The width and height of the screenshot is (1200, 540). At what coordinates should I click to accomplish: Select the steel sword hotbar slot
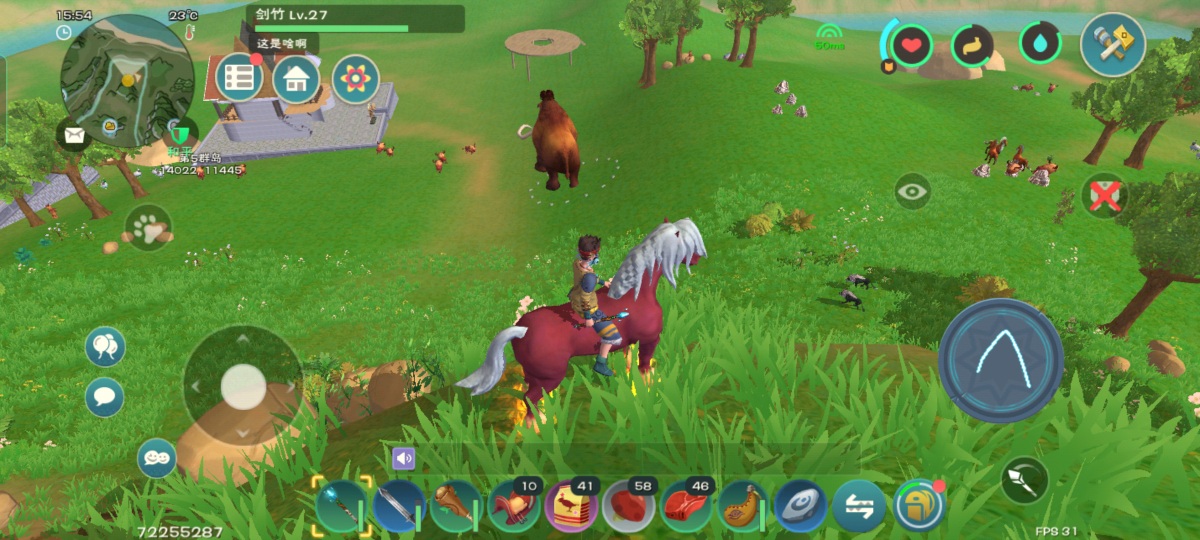400,505
